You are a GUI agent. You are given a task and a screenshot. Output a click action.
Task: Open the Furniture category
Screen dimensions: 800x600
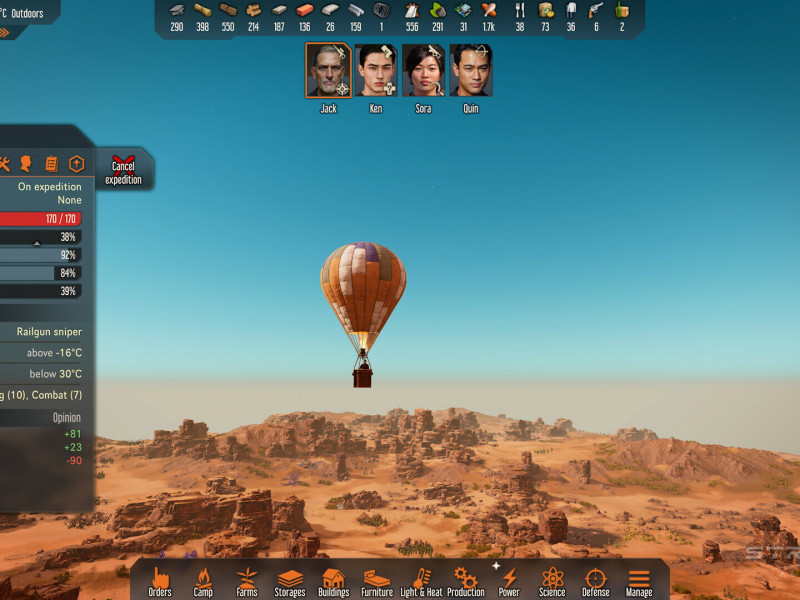point(377,580)
